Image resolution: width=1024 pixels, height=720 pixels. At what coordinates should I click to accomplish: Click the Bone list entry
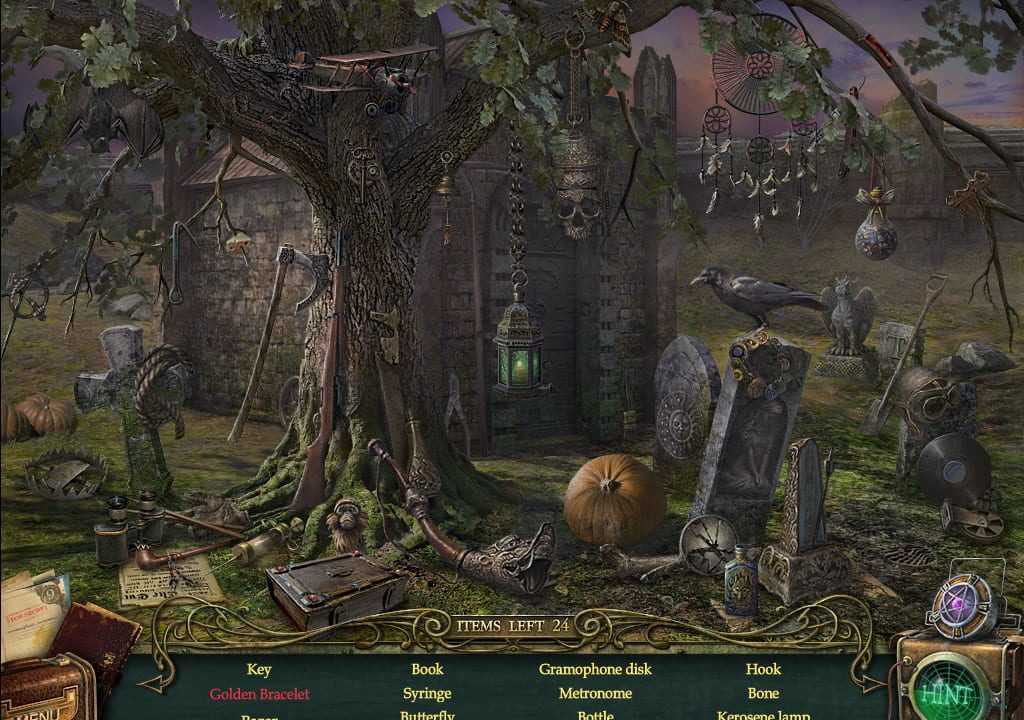tap(763, 693)
